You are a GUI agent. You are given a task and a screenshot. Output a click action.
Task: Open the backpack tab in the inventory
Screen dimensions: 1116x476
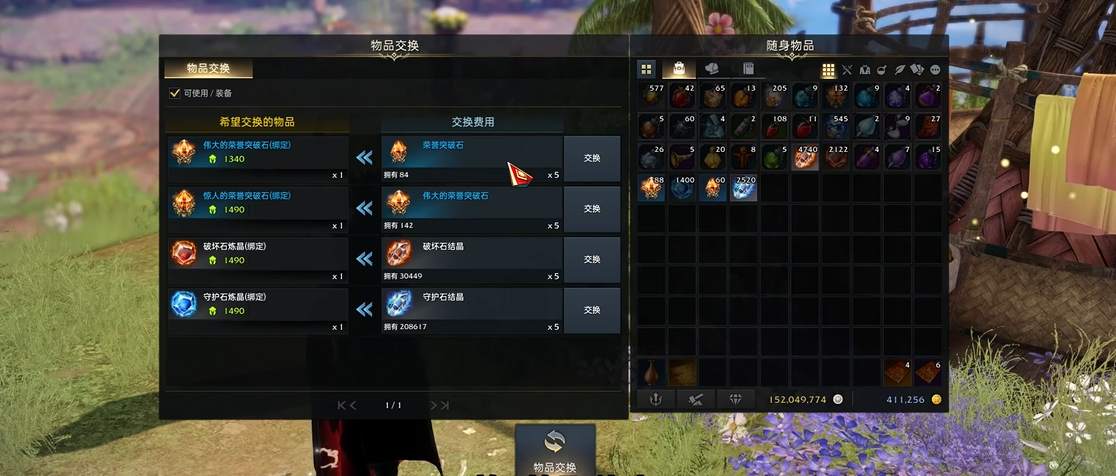[x=679, y=69]
